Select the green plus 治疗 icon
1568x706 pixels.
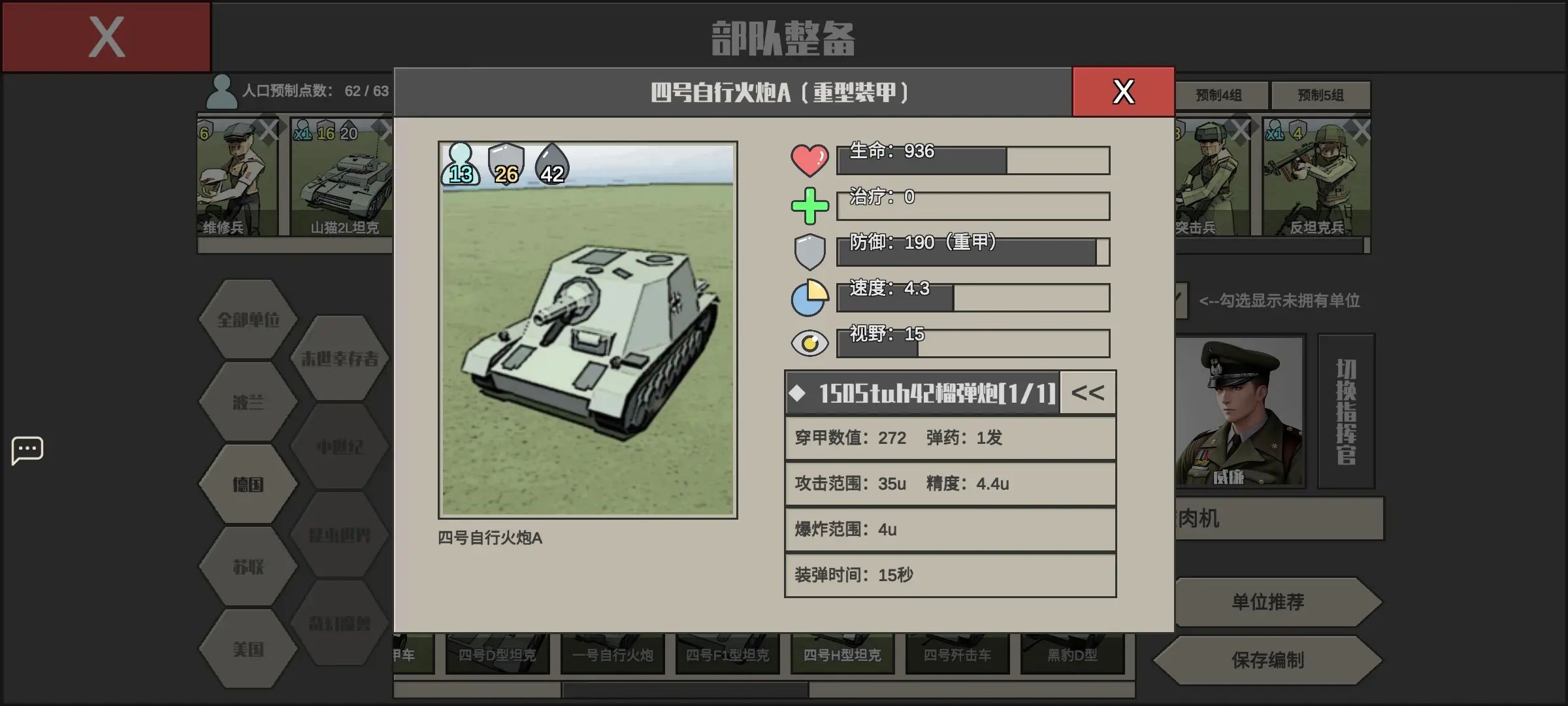[809, 204]
